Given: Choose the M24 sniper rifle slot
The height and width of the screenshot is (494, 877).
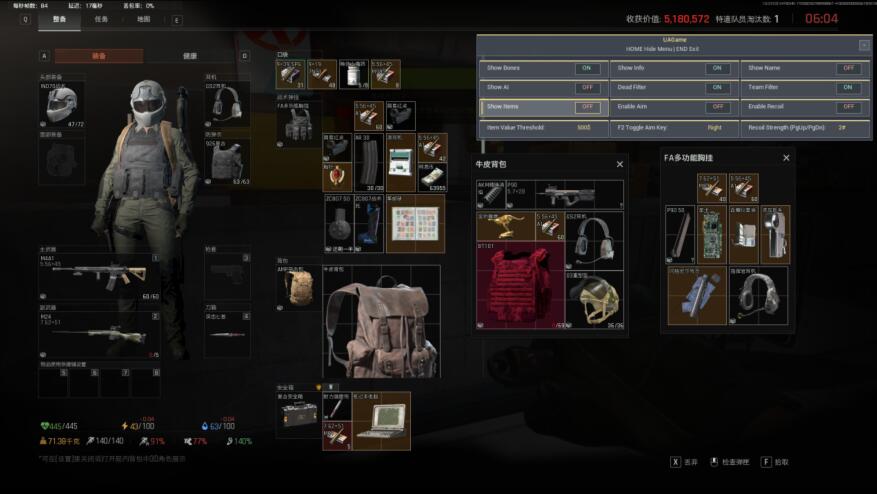Looking at the screenshot, I should pos(98,336).
